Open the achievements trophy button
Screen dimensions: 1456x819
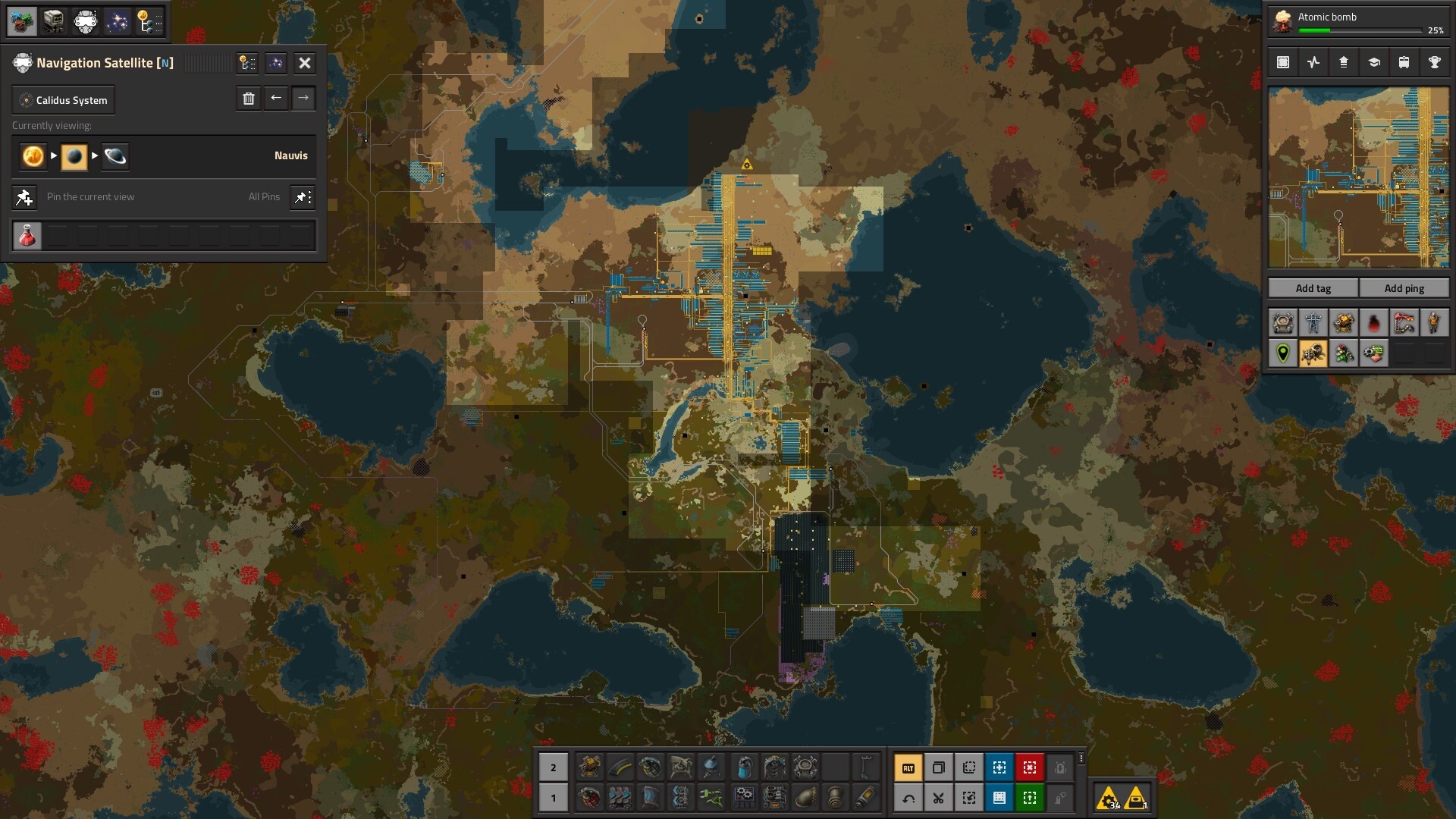coord(1434,63)
